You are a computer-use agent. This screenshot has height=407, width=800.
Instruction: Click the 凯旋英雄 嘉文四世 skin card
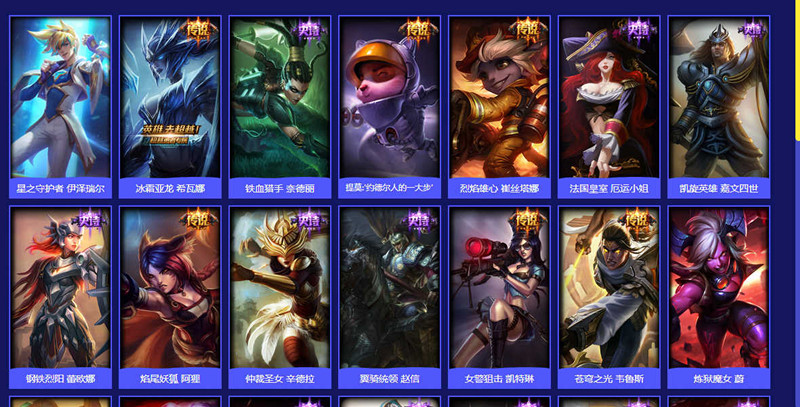click(719, 98)
